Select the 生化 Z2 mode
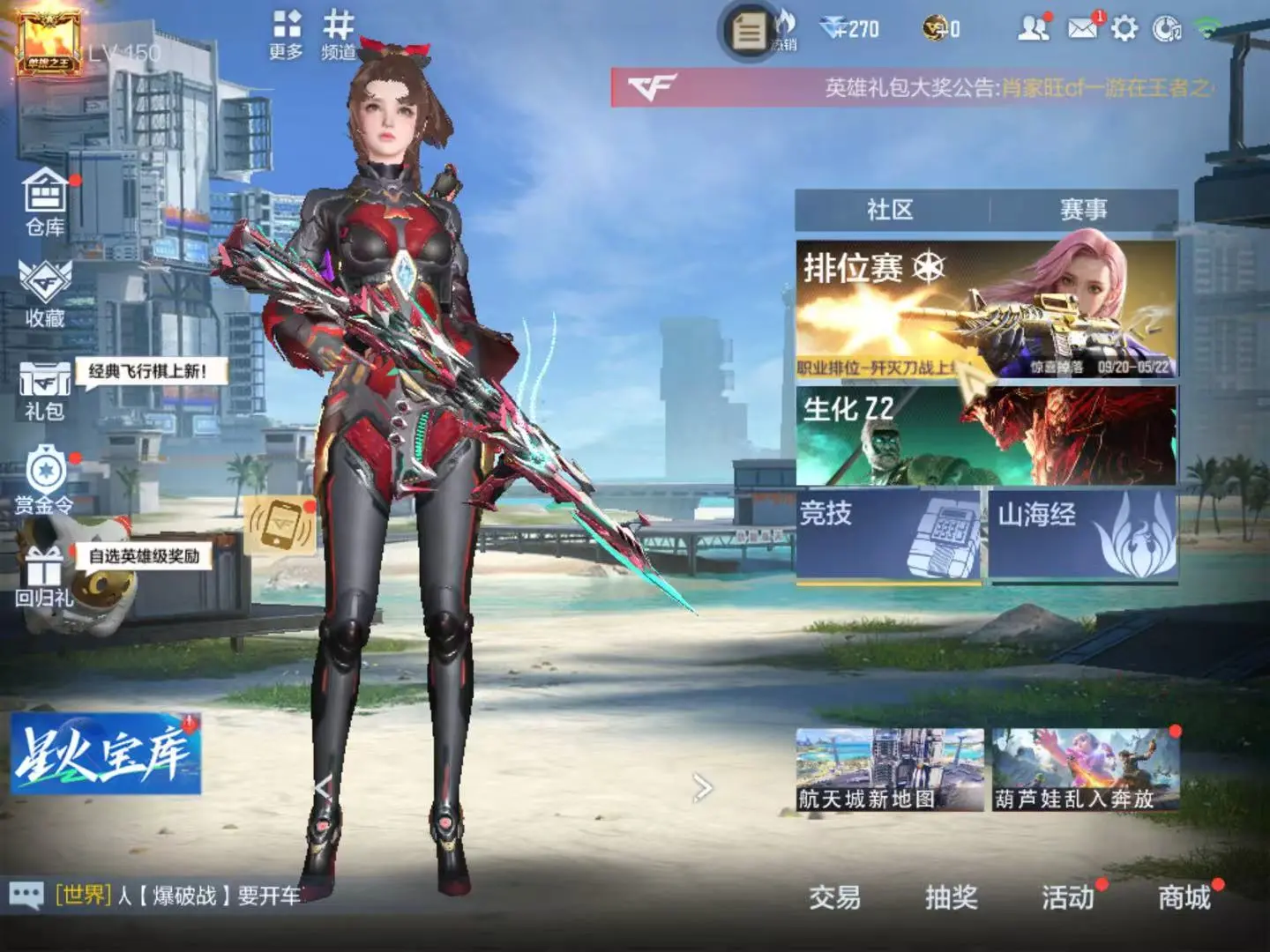Screen dimensions: 1270x952 [985, 435]
